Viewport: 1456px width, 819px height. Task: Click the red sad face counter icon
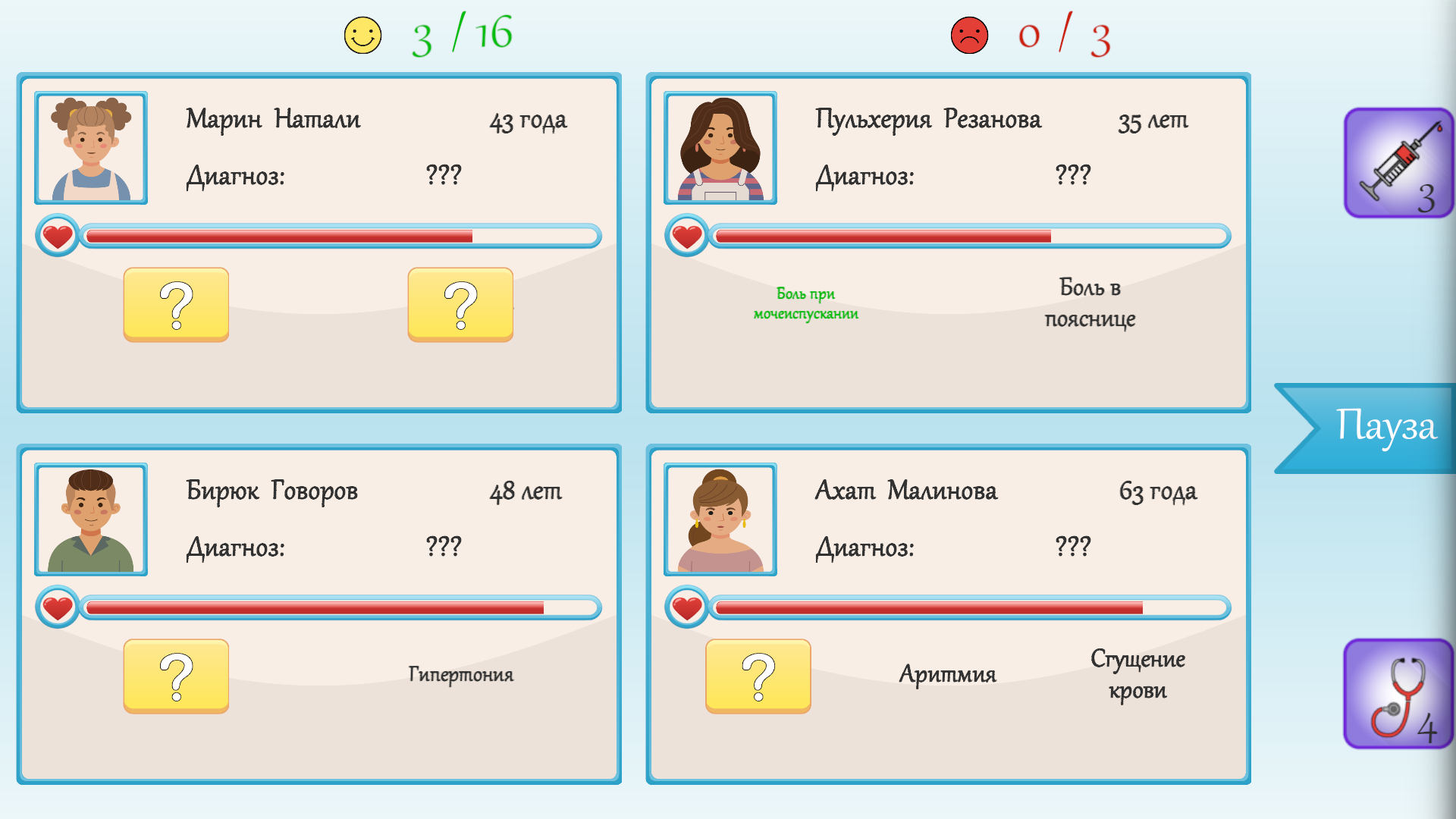(x=968, y=34)
